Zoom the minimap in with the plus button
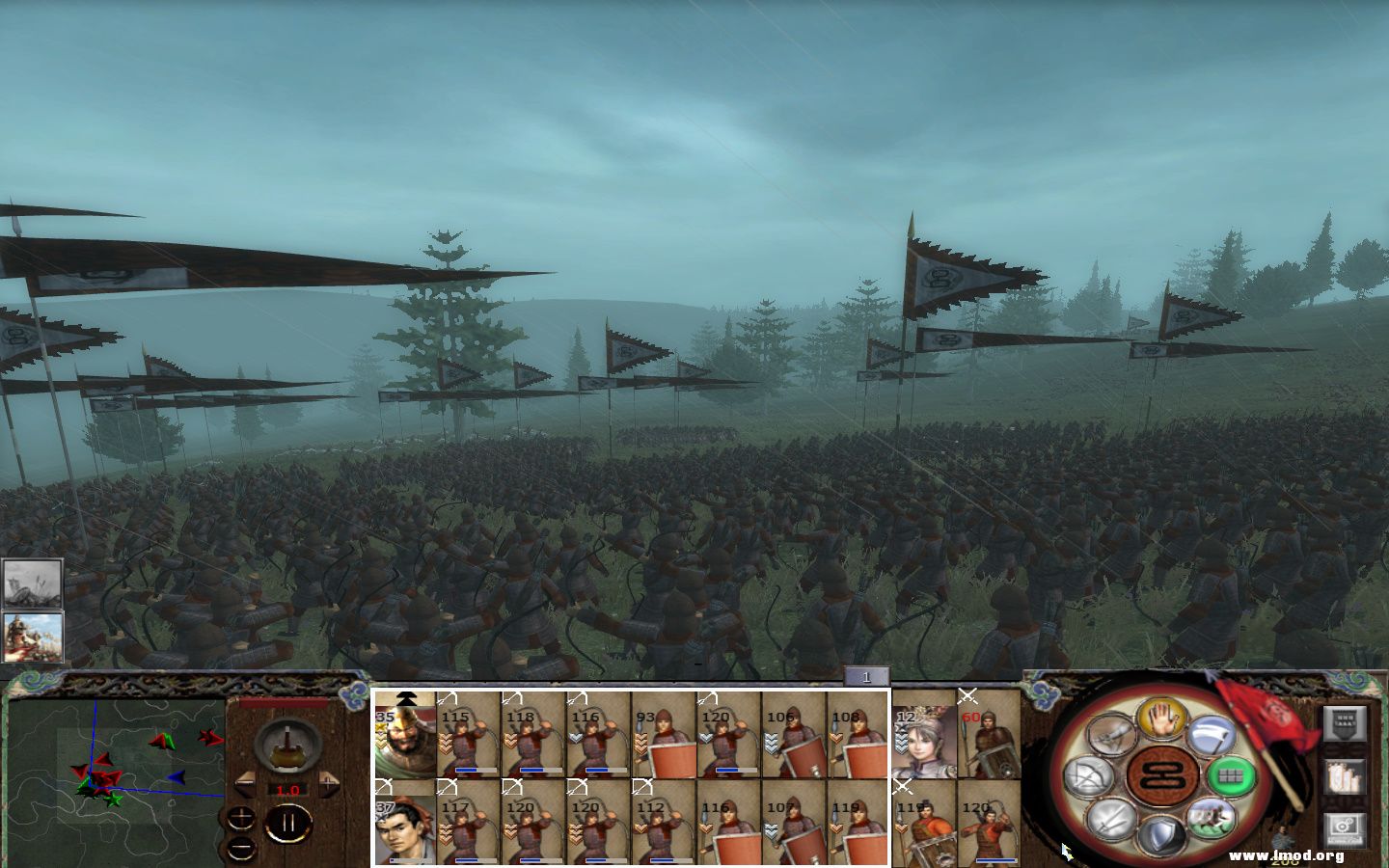The width and height of the screenshot is (1389, 868). tap(240, 818)
